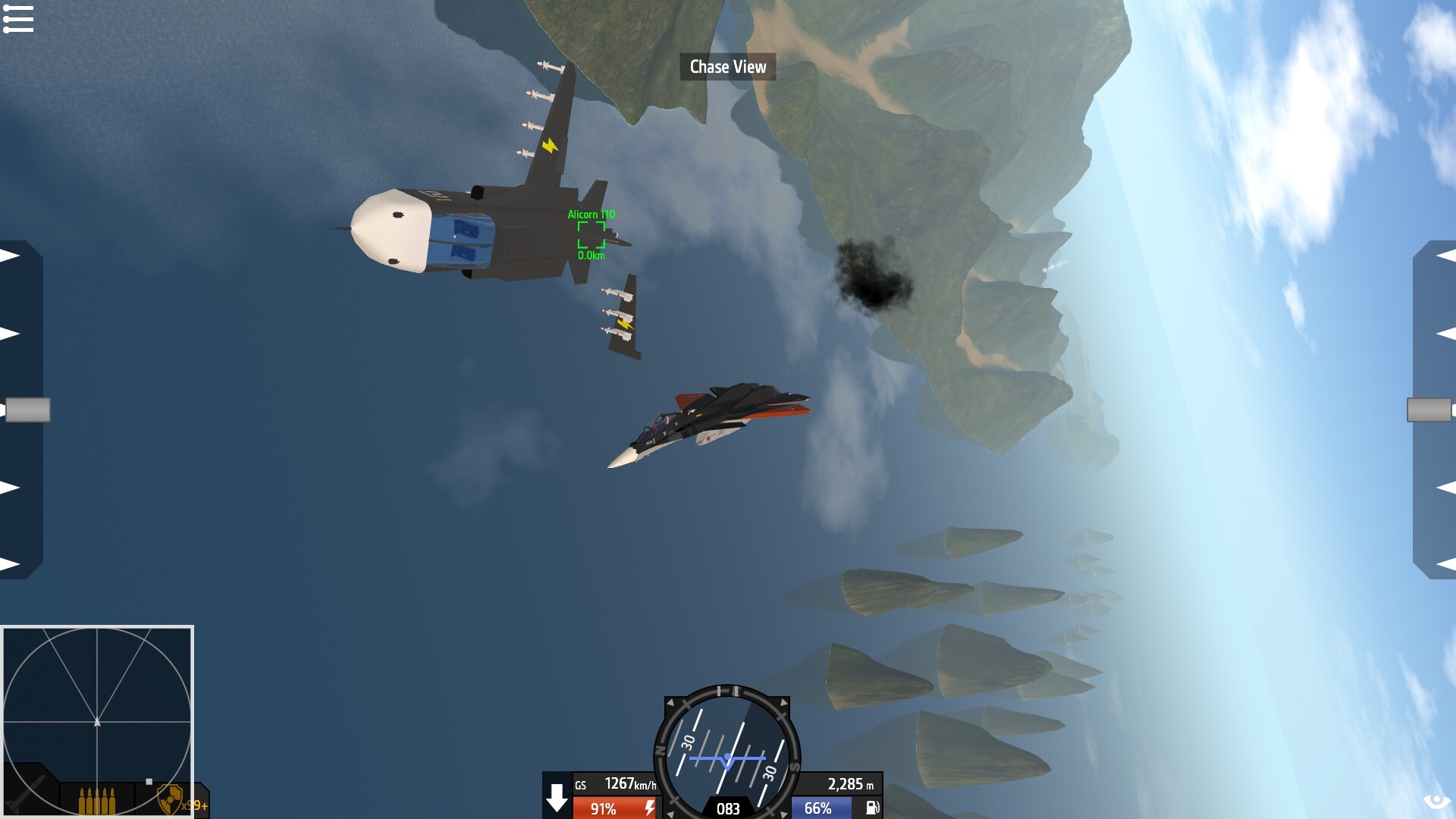1456x819 pixels.
Task: Click the Chase View camera label
Action: 728,67
